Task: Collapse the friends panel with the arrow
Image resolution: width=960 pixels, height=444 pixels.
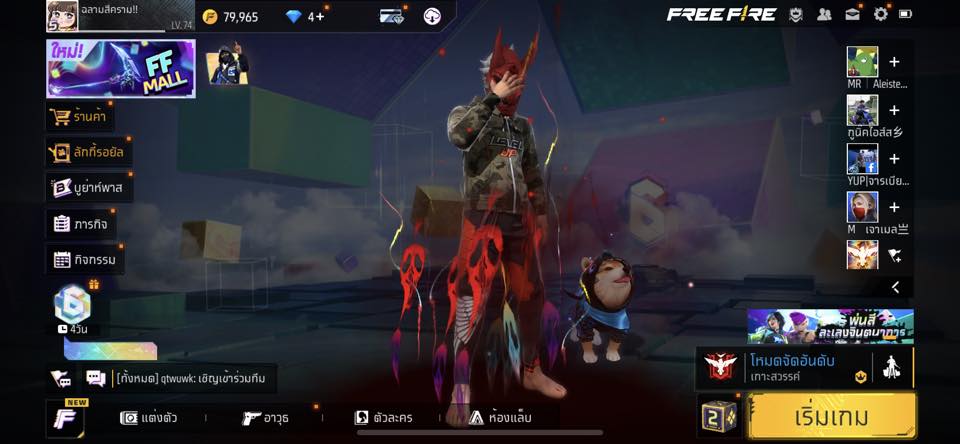Action: [895, 287]
